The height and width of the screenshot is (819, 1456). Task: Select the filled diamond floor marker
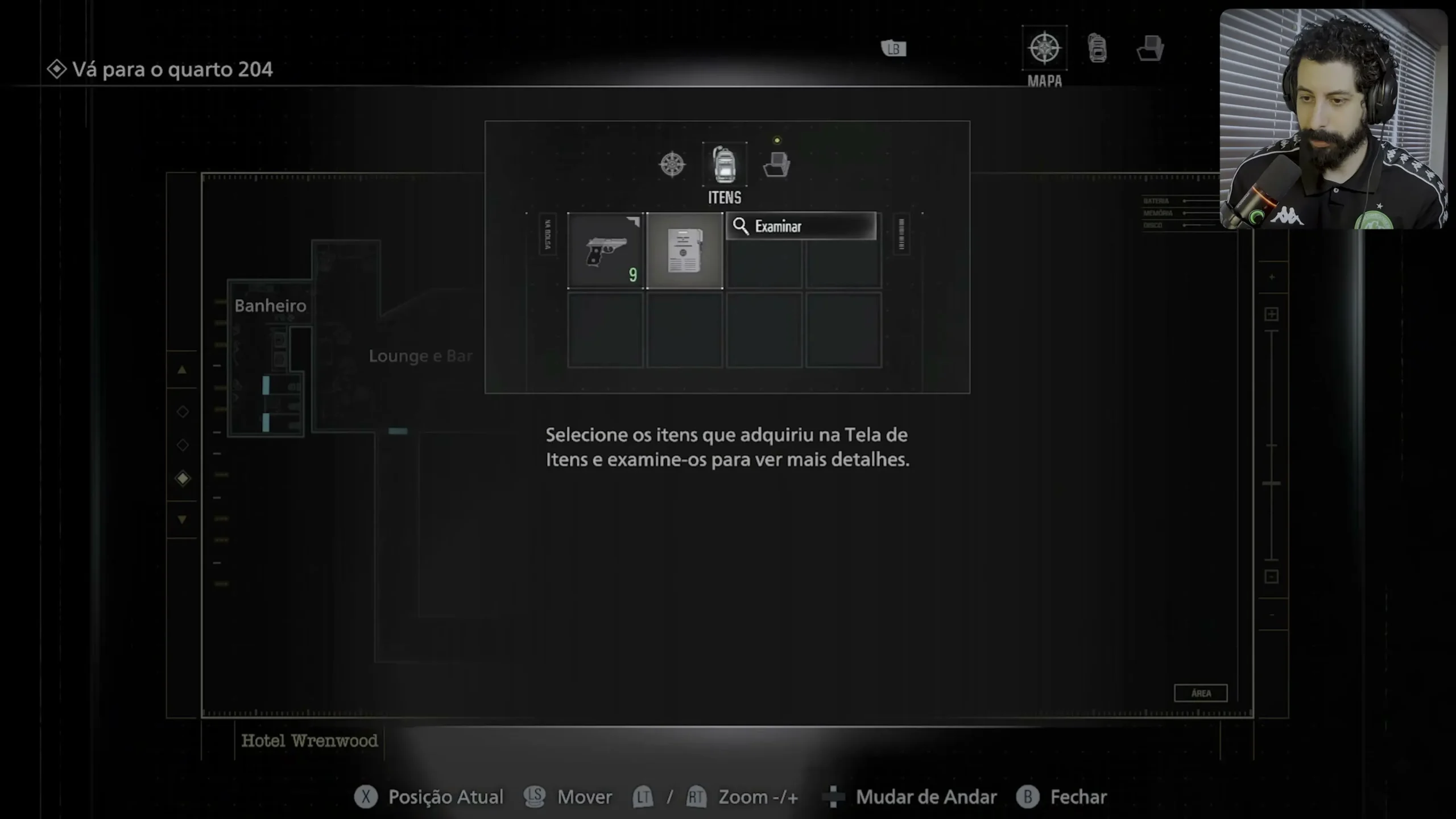(x=183, y=478)
